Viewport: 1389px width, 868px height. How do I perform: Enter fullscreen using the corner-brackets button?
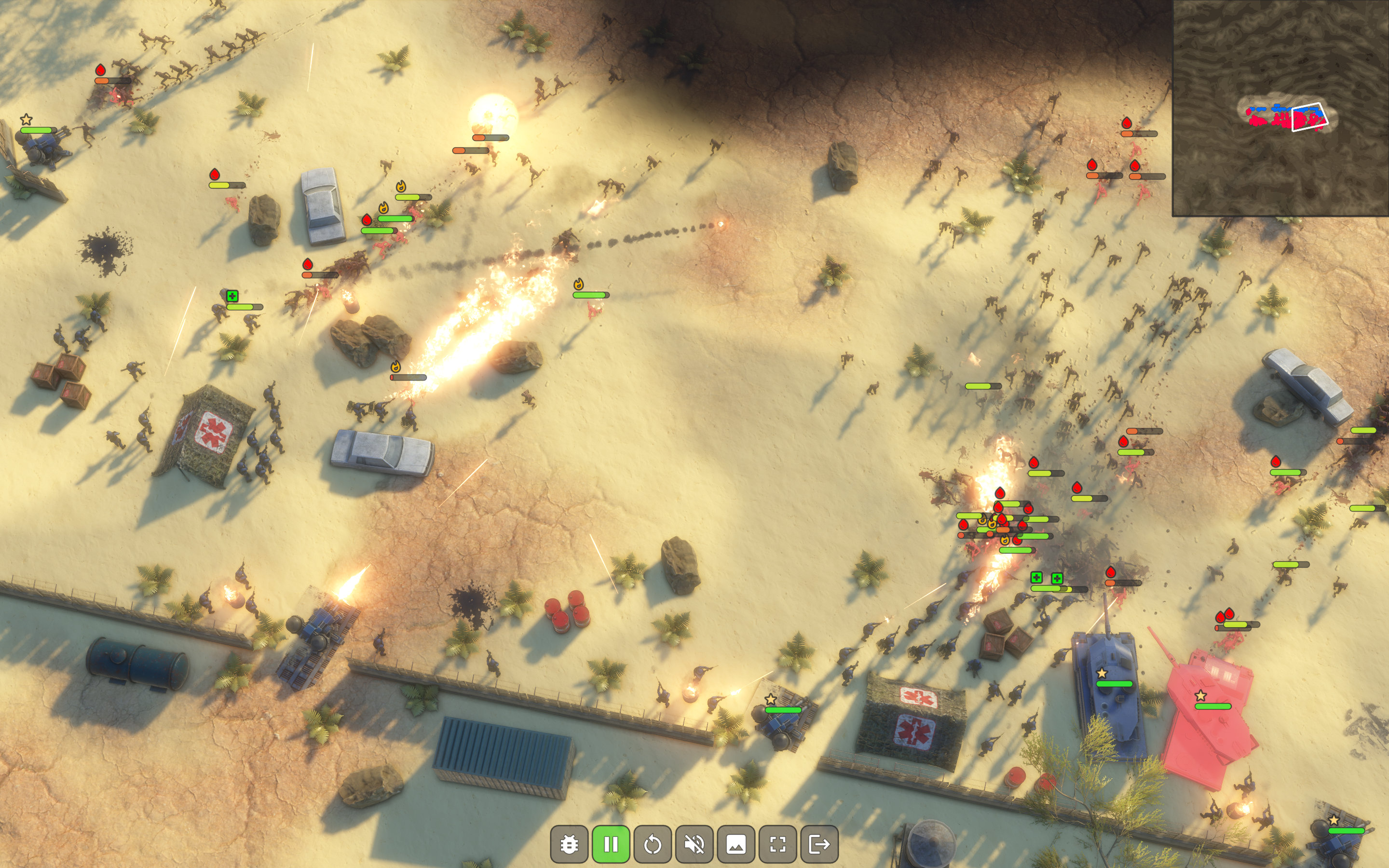[778, 844]
